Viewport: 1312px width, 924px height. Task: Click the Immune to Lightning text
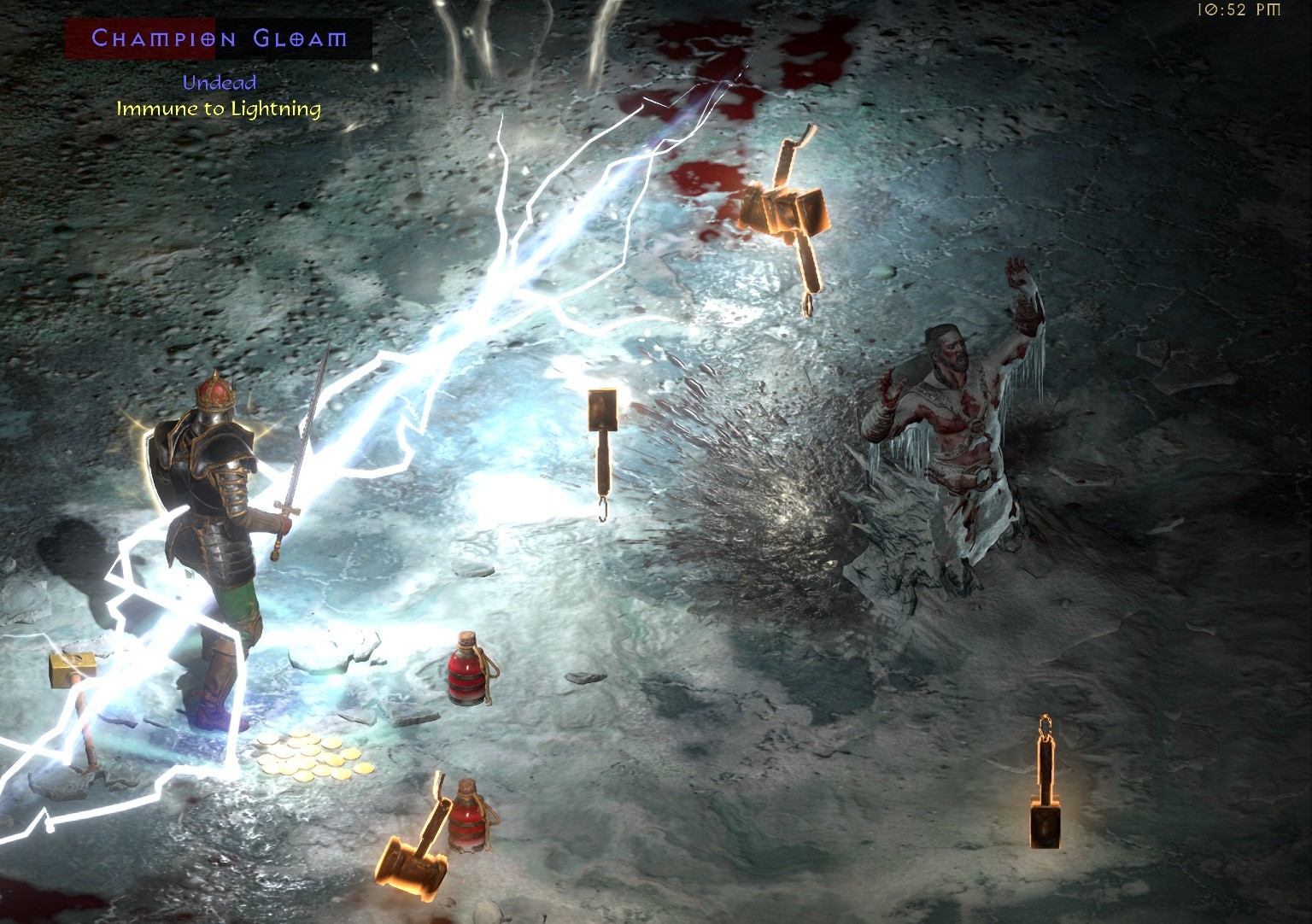220,109
